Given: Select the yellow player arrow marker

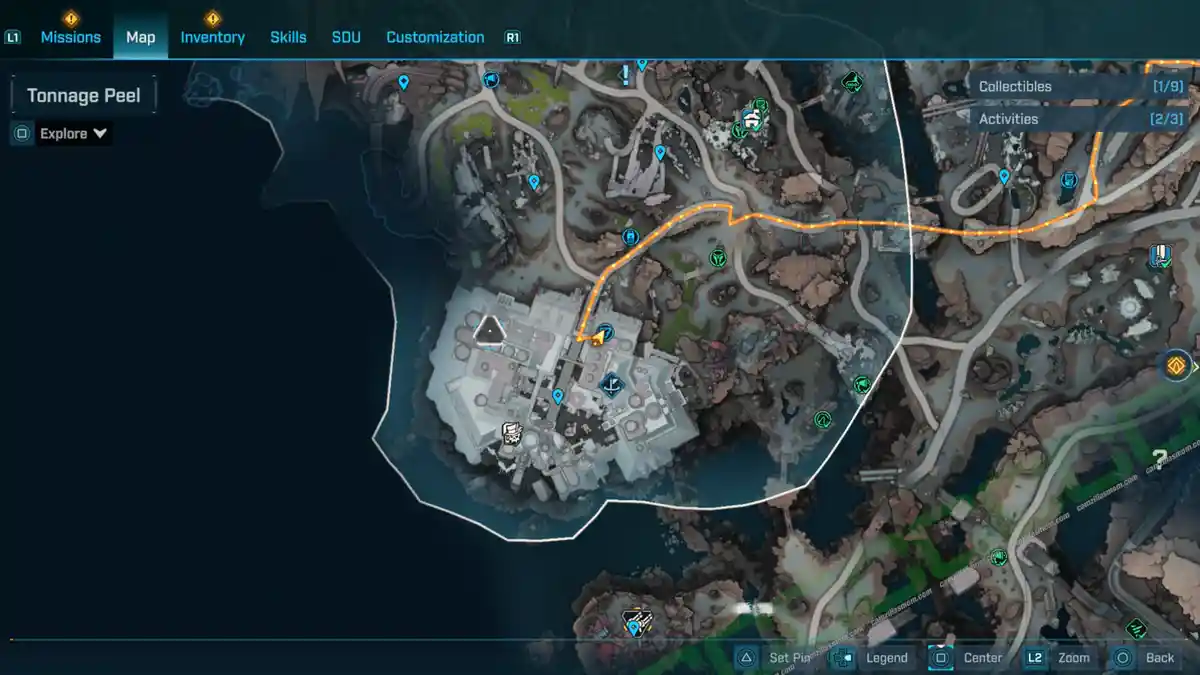Looking at the screenshot, I should click(x=597, y=340).
